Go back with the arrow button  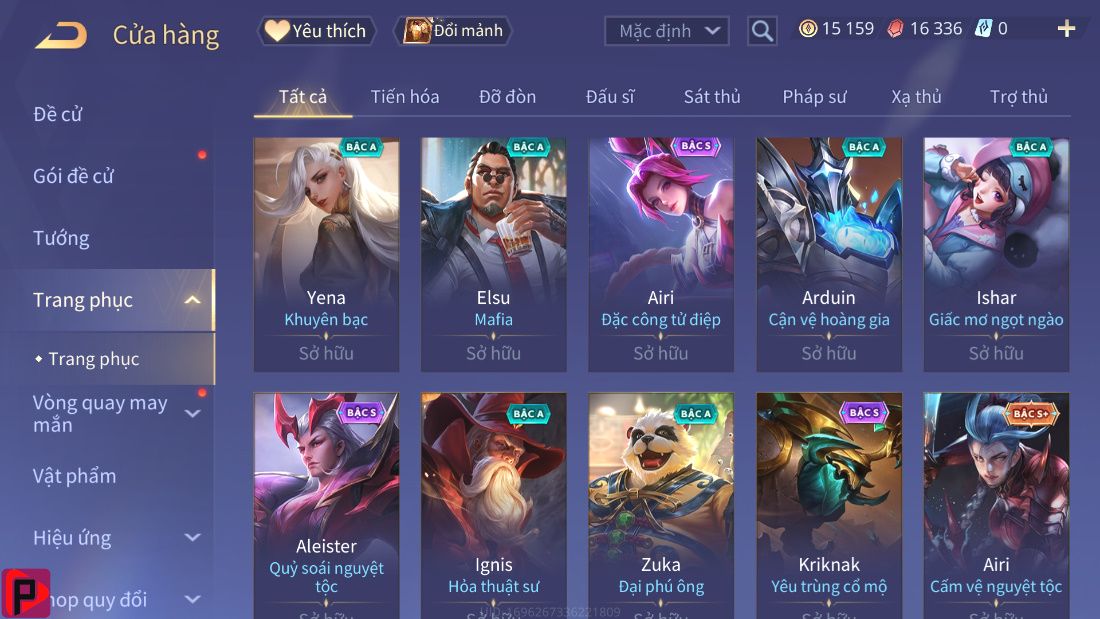point(61,36)
